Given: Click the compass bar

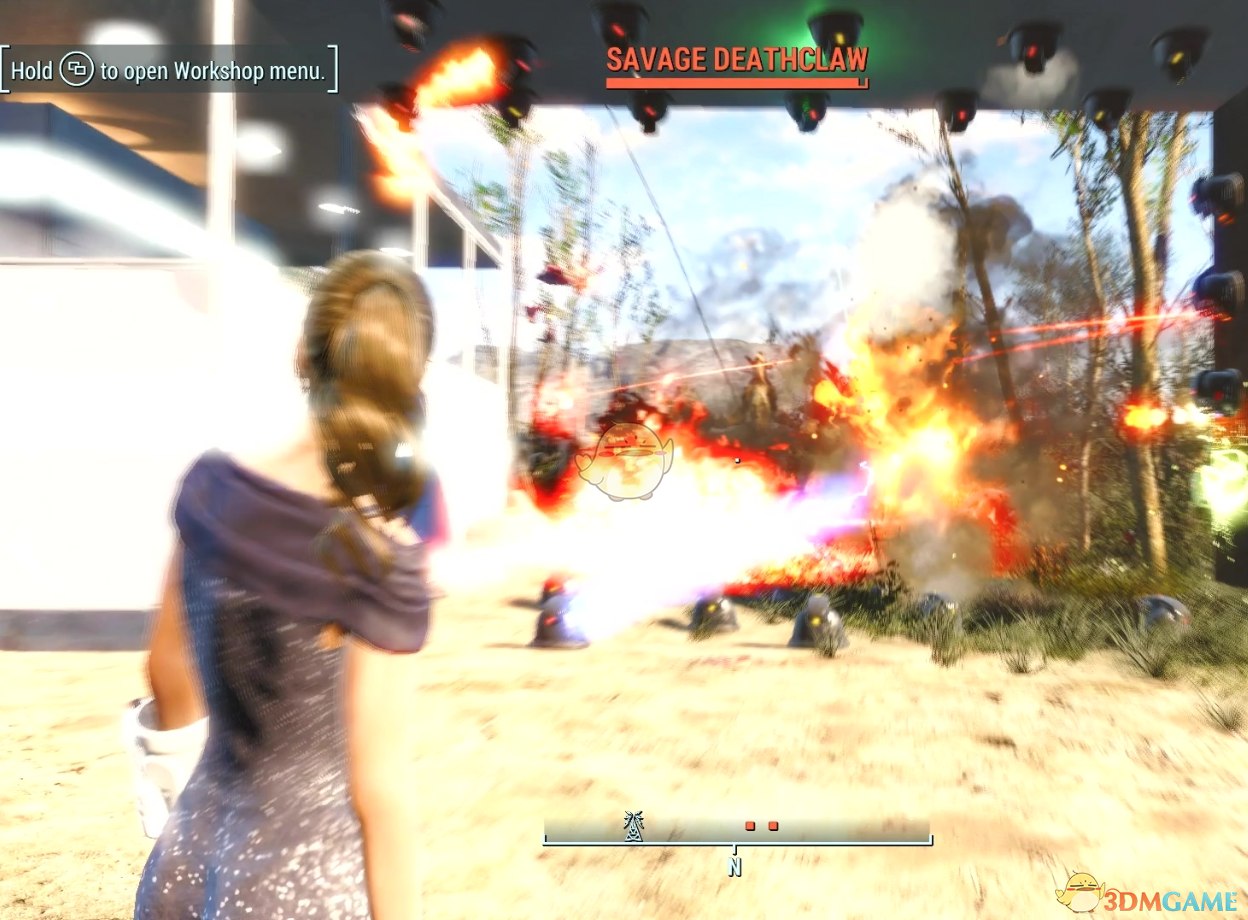Looking at the screenshot, I should coord(737,830).
